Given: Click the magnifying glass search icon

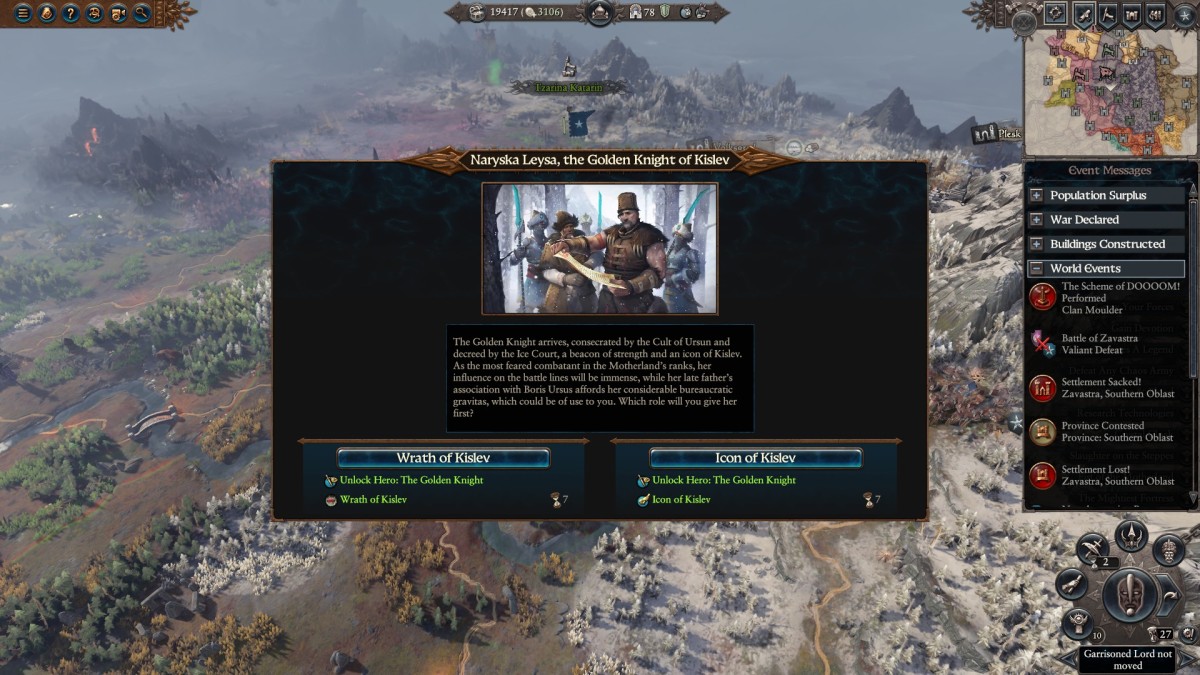Looking at the screenshot, I should pyautogui.click(x=143, y=13).
